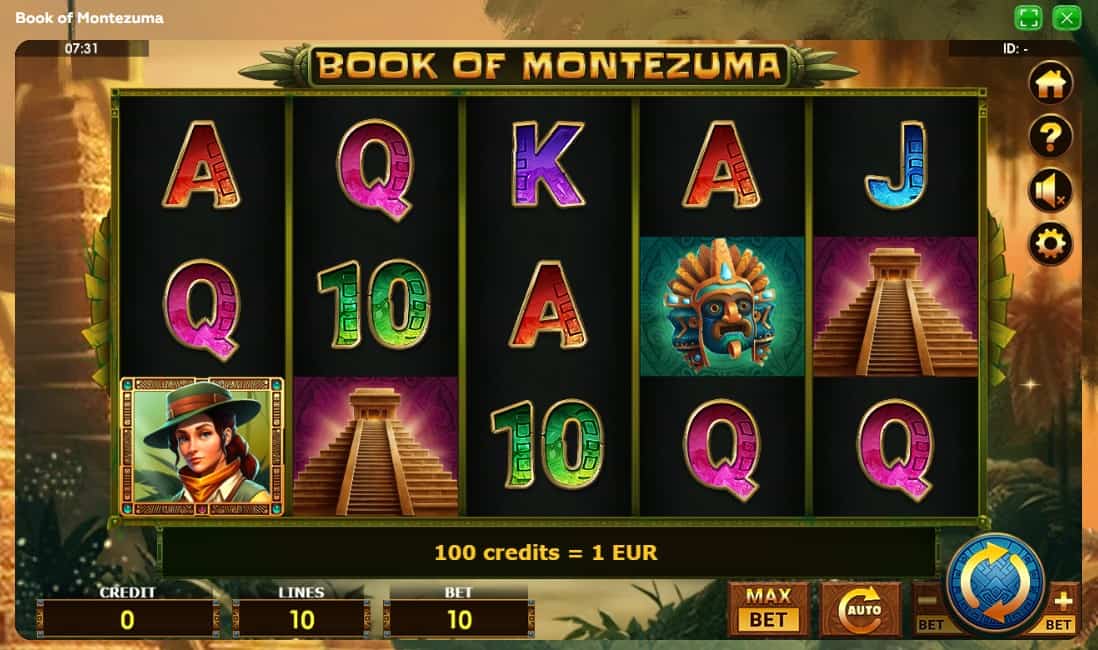Viewport: 1098px width, 650px height.
Task: Go to the home lobby icon
Action: pyautogui.click(x=1050, y=83)
